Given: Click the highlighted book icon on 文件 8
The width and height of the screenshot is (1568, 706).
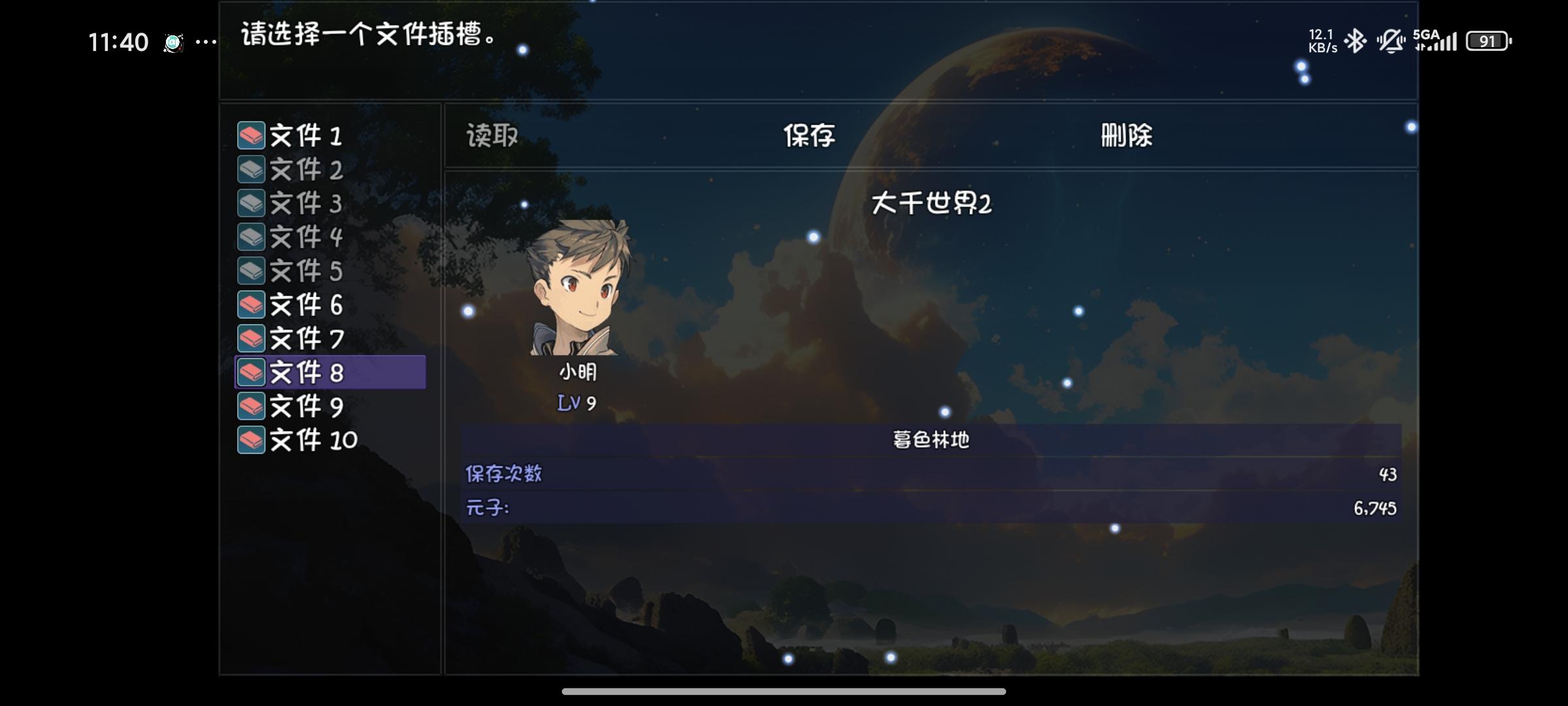Looking at the screenshot, I should [250, 372].
